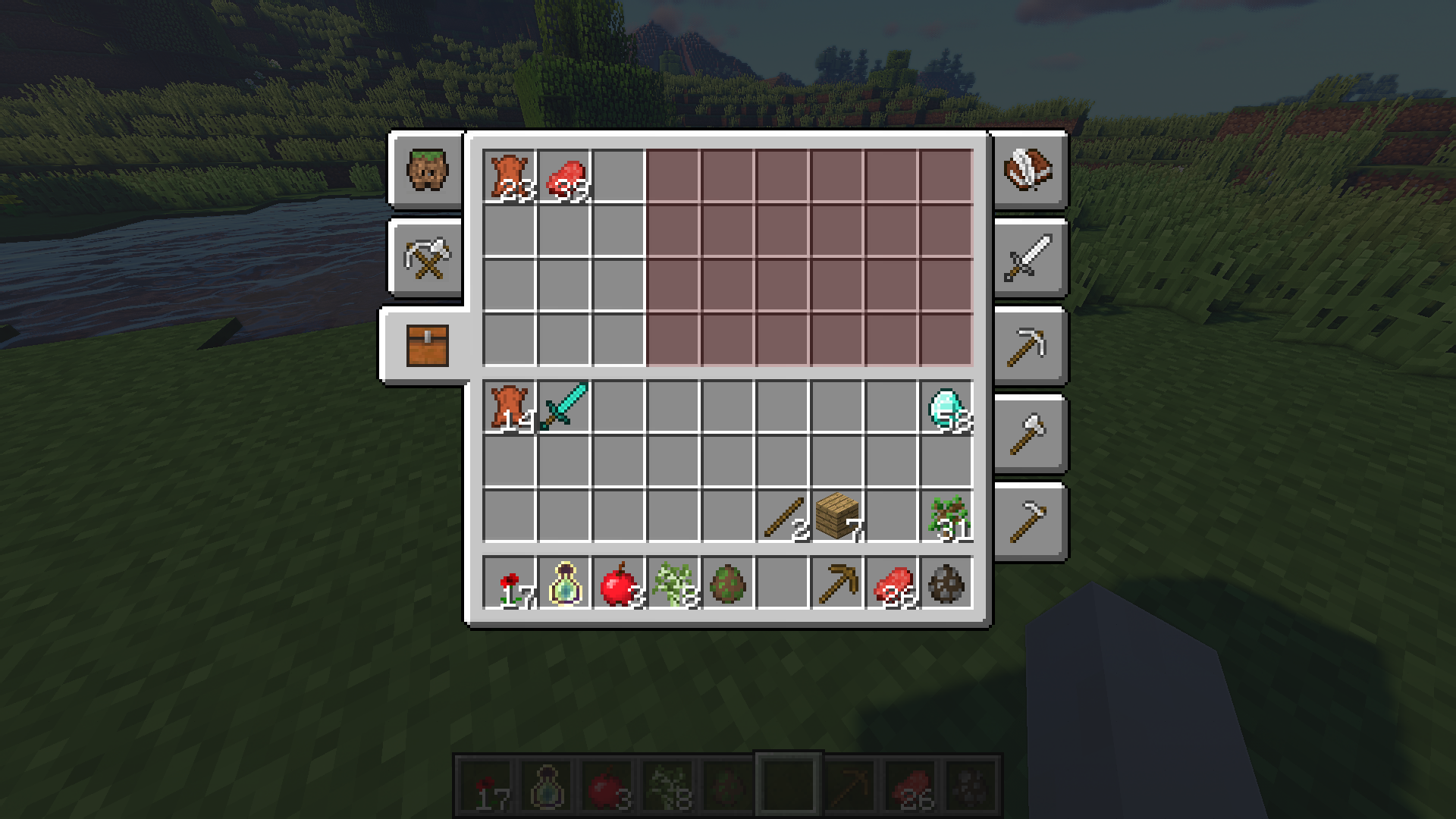
Task: Pick up the stack of 23 leather
Action: tap(510, 177)
